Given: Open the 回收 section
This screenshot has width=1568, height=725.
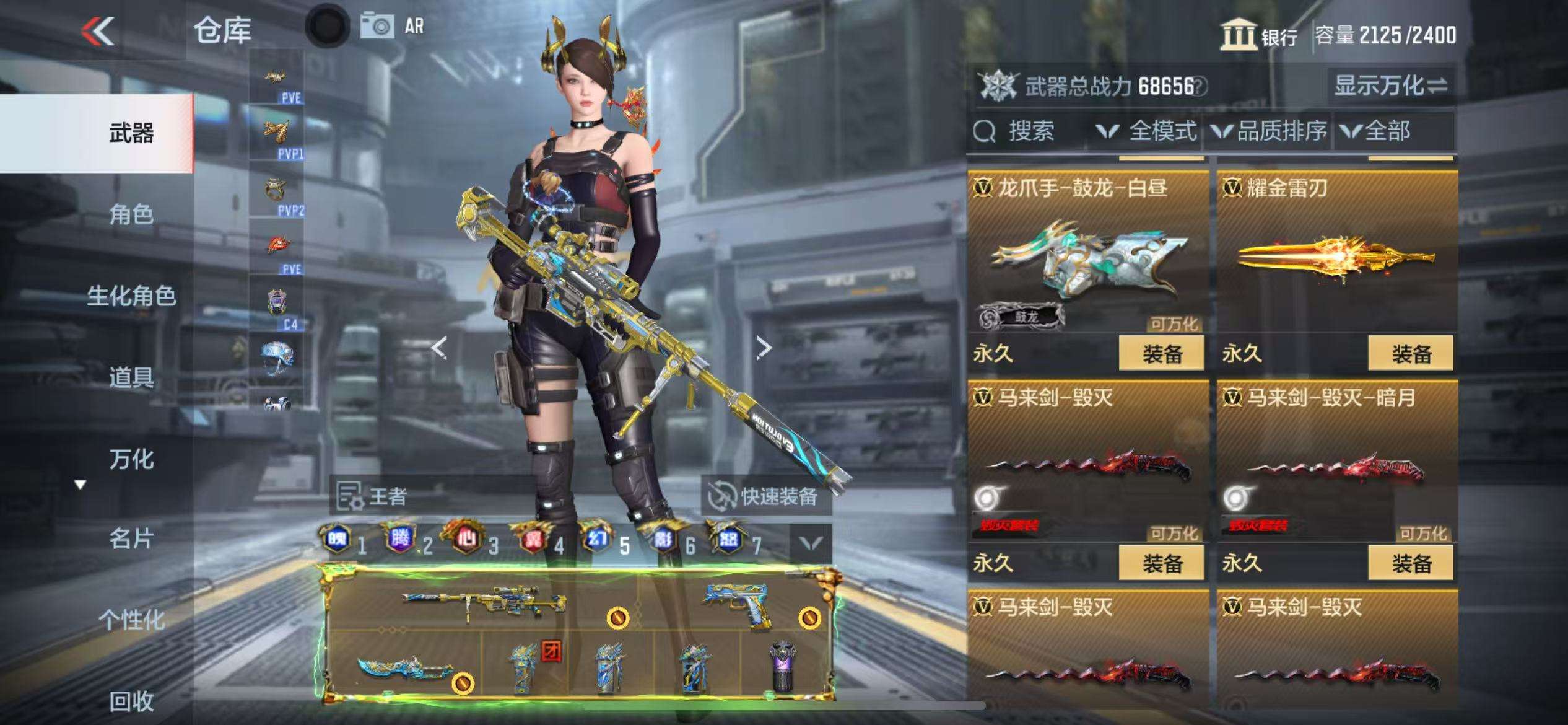Looking at the screenshot, I should pyautogui.click(x=131, y=701).
